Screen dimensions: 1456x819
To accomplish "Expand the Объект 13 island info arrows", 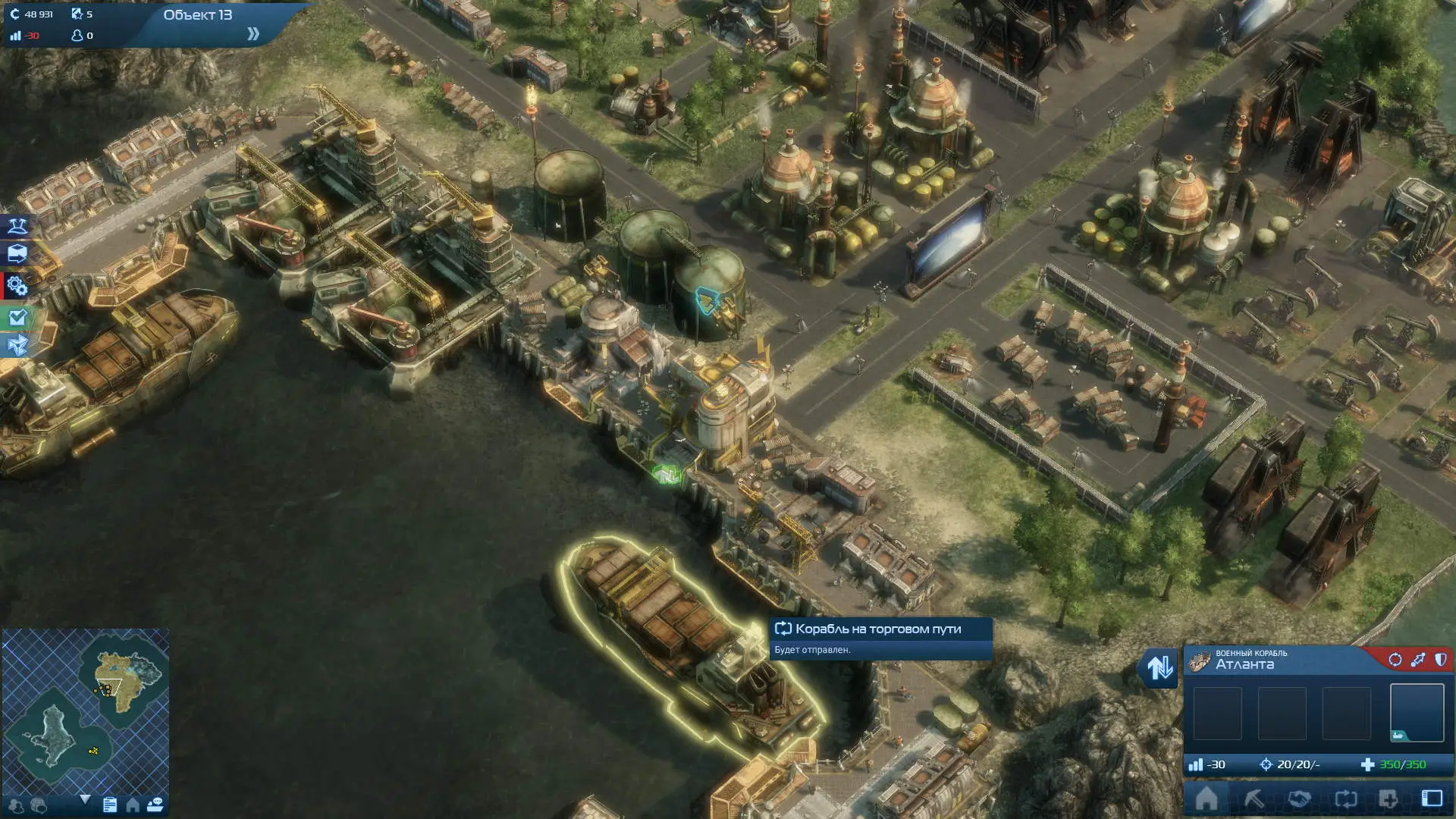I will click(253, 34).
